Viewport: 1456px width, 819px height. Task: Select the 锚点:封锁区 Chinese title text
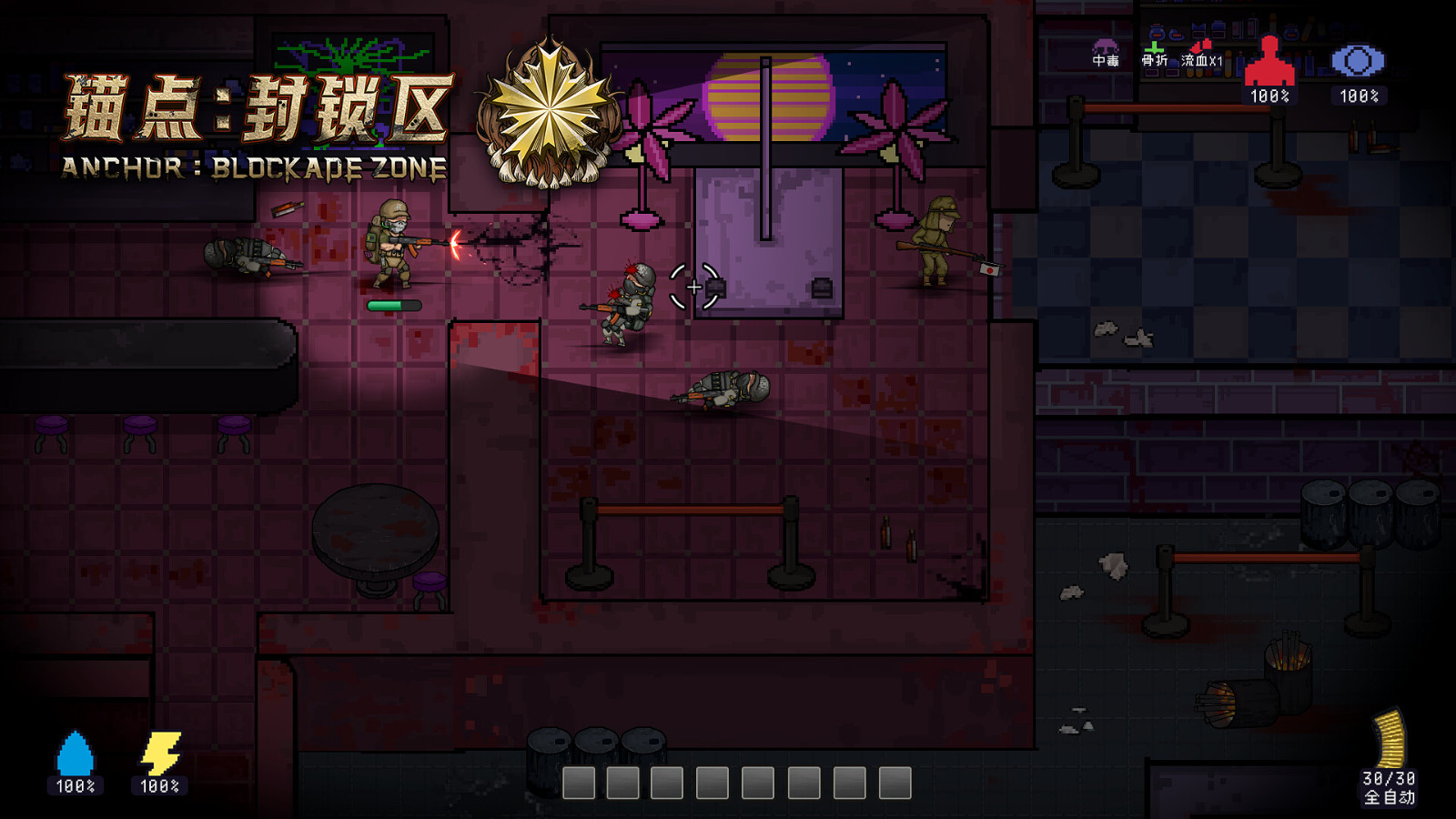pyautogui.click(x=255, y=105)
